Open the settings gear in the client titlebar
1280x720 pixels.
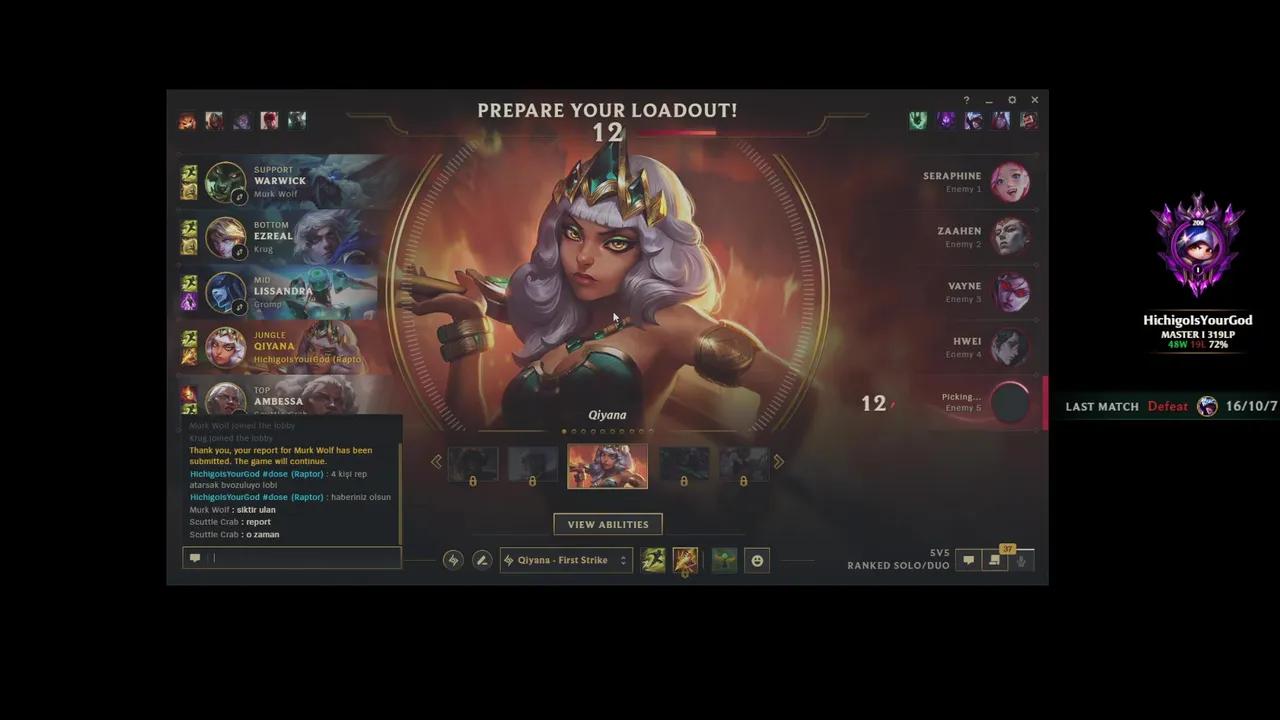[x=1012, y=100]
